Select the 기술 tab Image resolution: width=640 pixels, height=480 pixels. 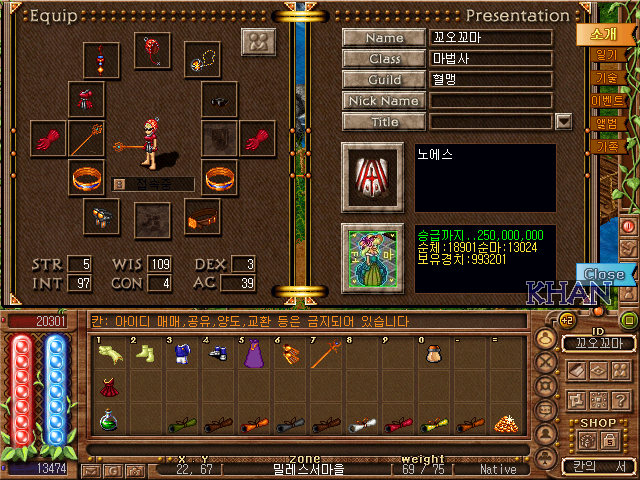point(606,77)
